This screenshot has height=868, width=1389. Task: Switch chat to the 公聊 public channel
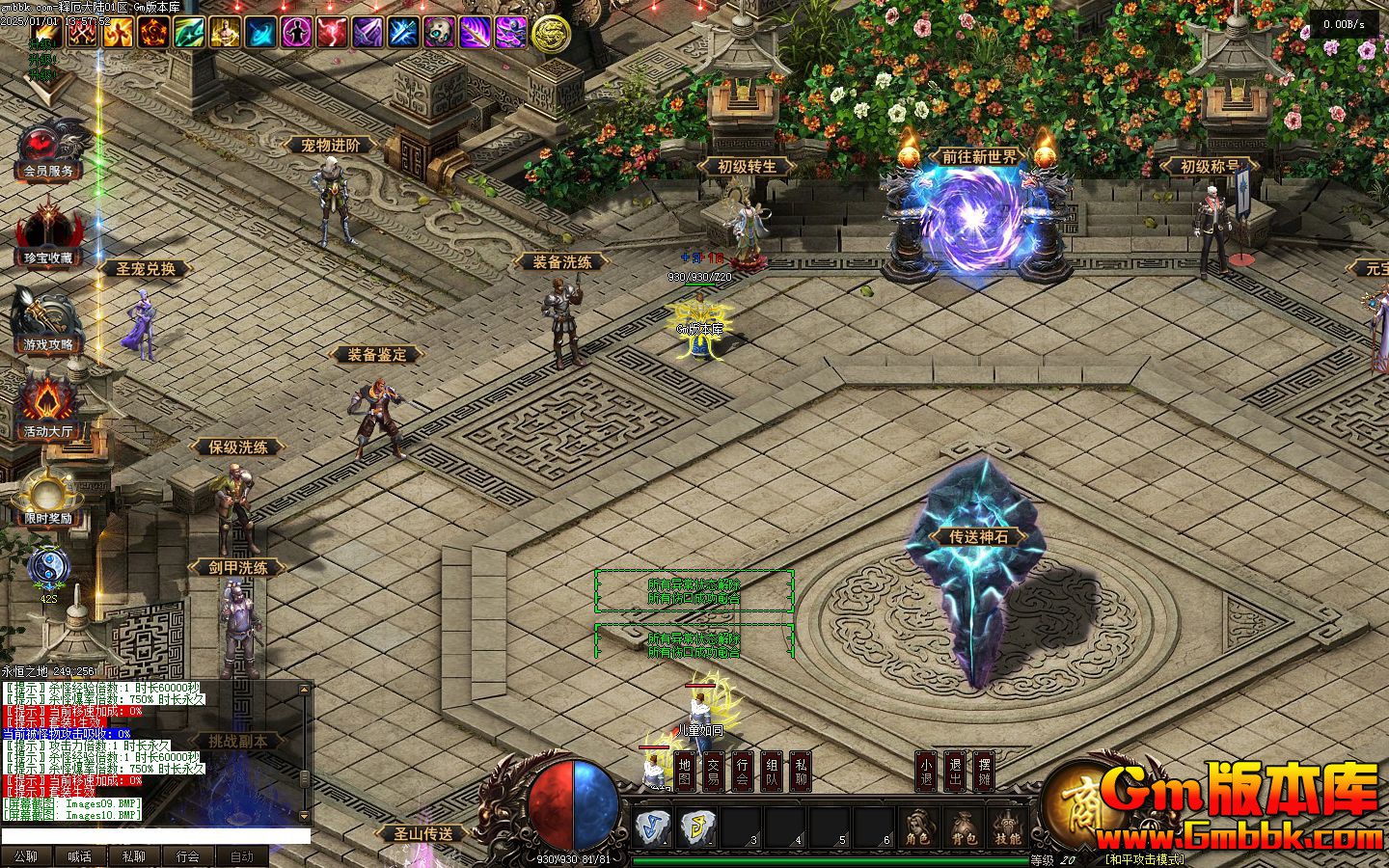pyautogui.click(x=26, y=856)
